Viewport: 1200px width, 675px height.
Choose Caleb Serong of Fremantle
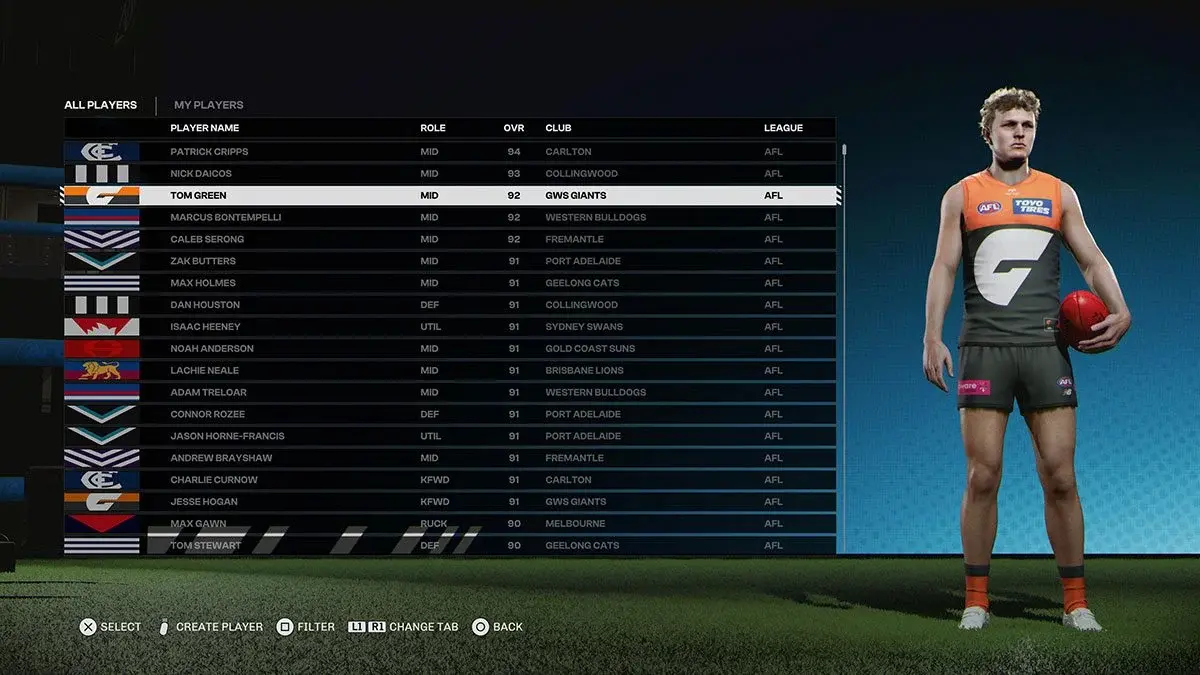207,239
